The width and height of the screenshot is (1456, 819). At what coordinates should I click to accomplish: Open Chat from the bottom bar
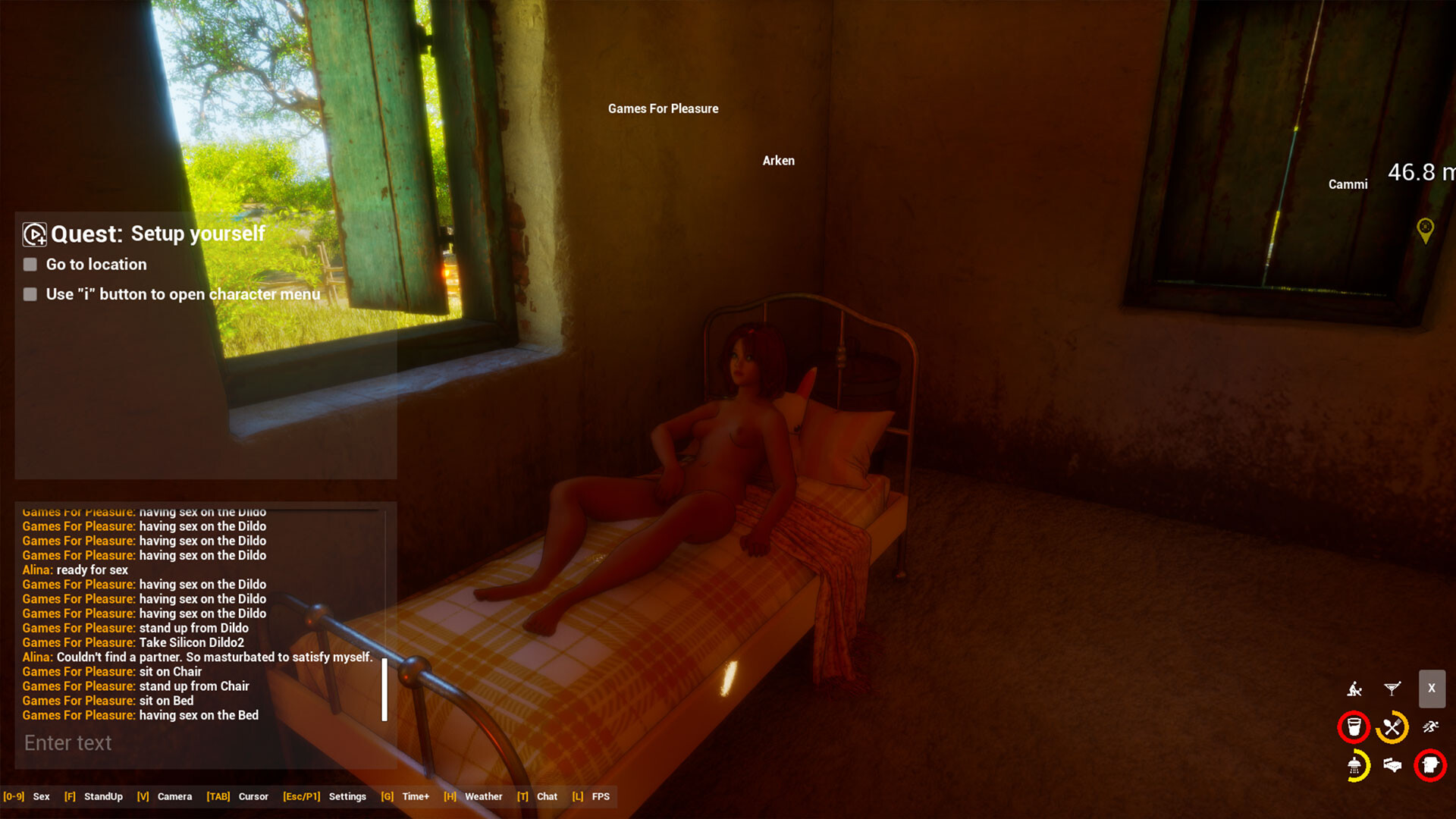tap(548, 796)
